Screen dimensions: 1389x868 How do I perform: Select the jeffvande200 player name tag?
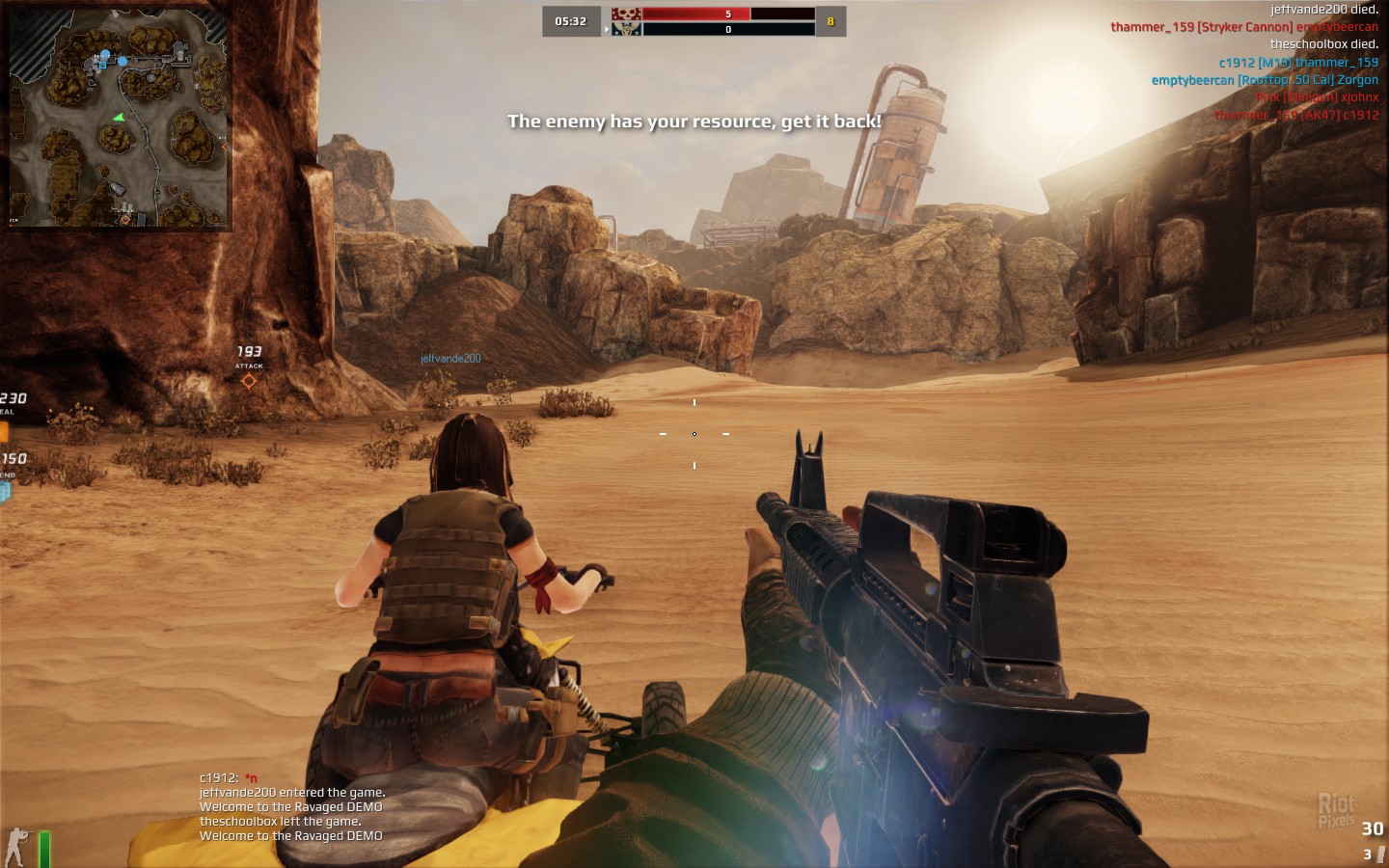click(450, 359)
